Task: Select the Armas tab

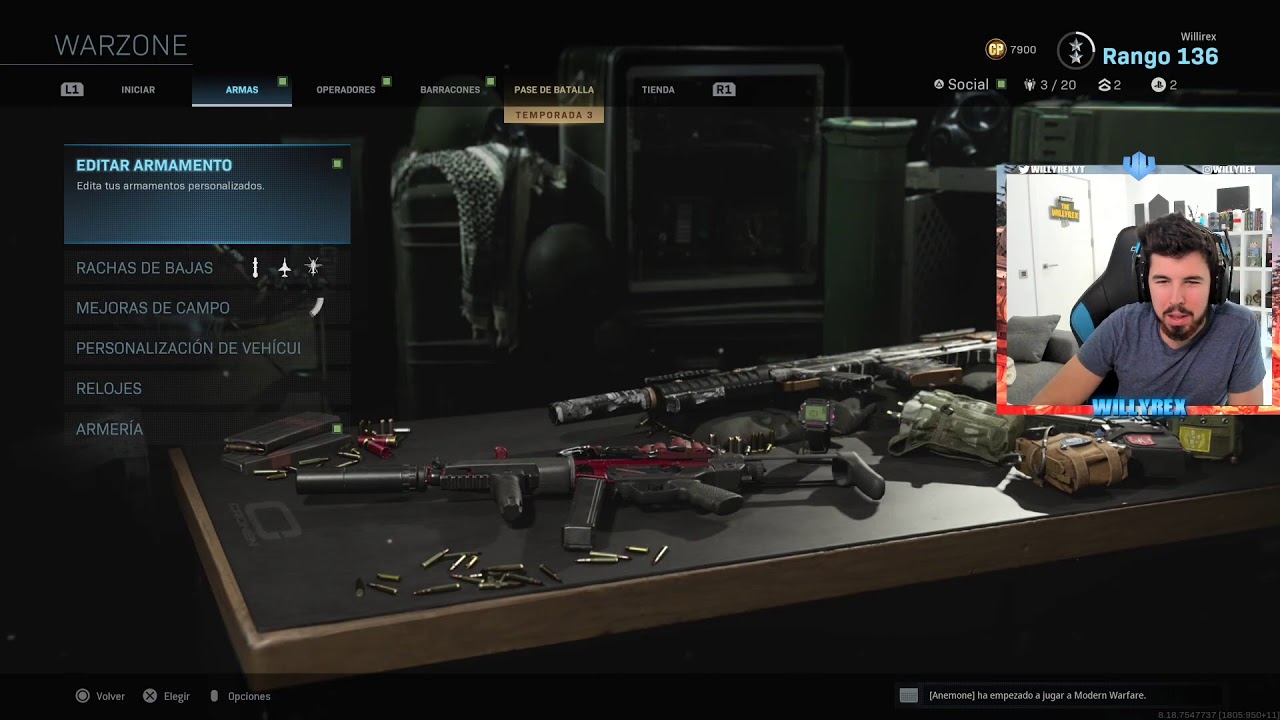Action: click(x=242, y=90)
